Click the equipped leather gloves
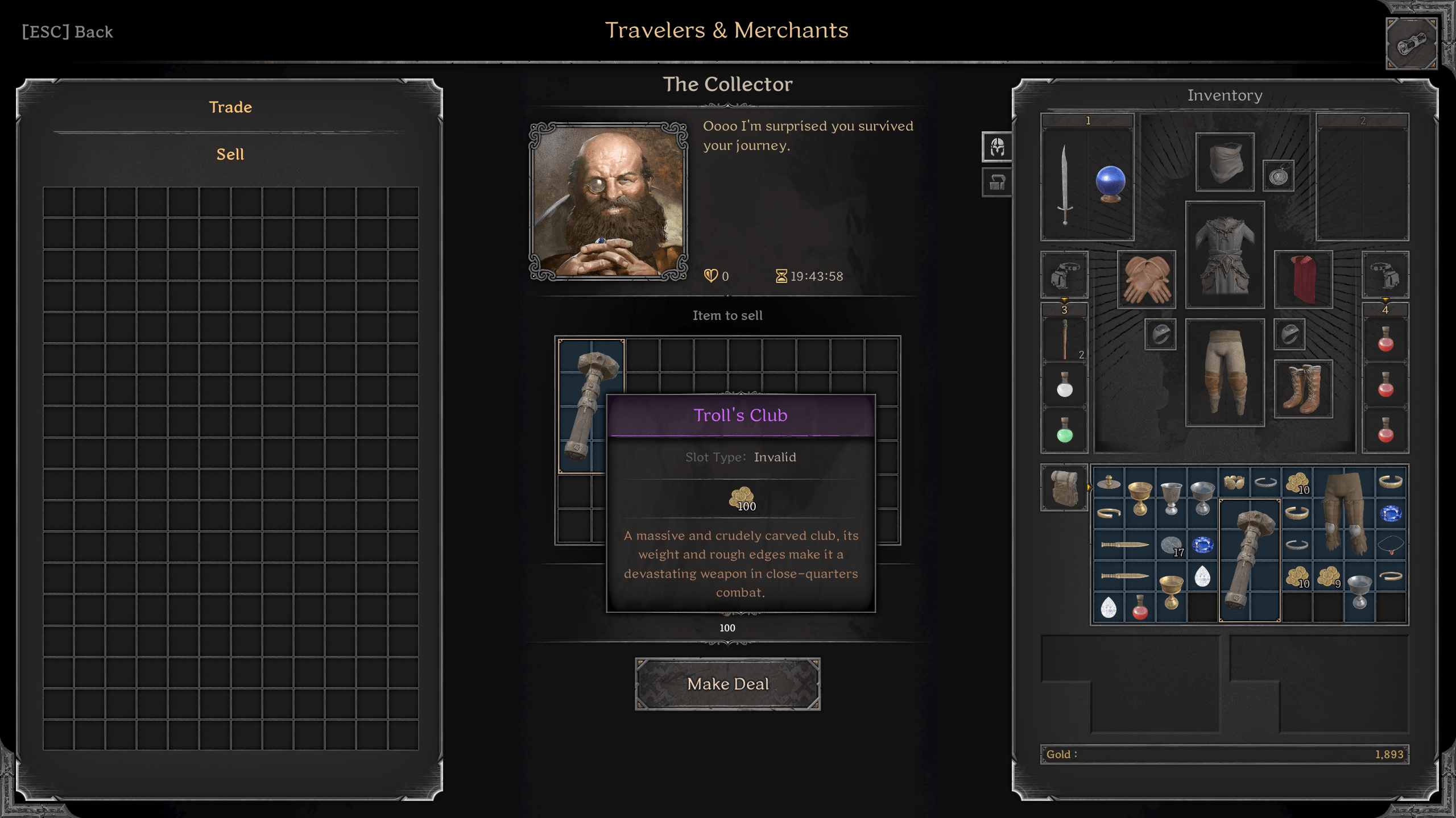 1147,280
